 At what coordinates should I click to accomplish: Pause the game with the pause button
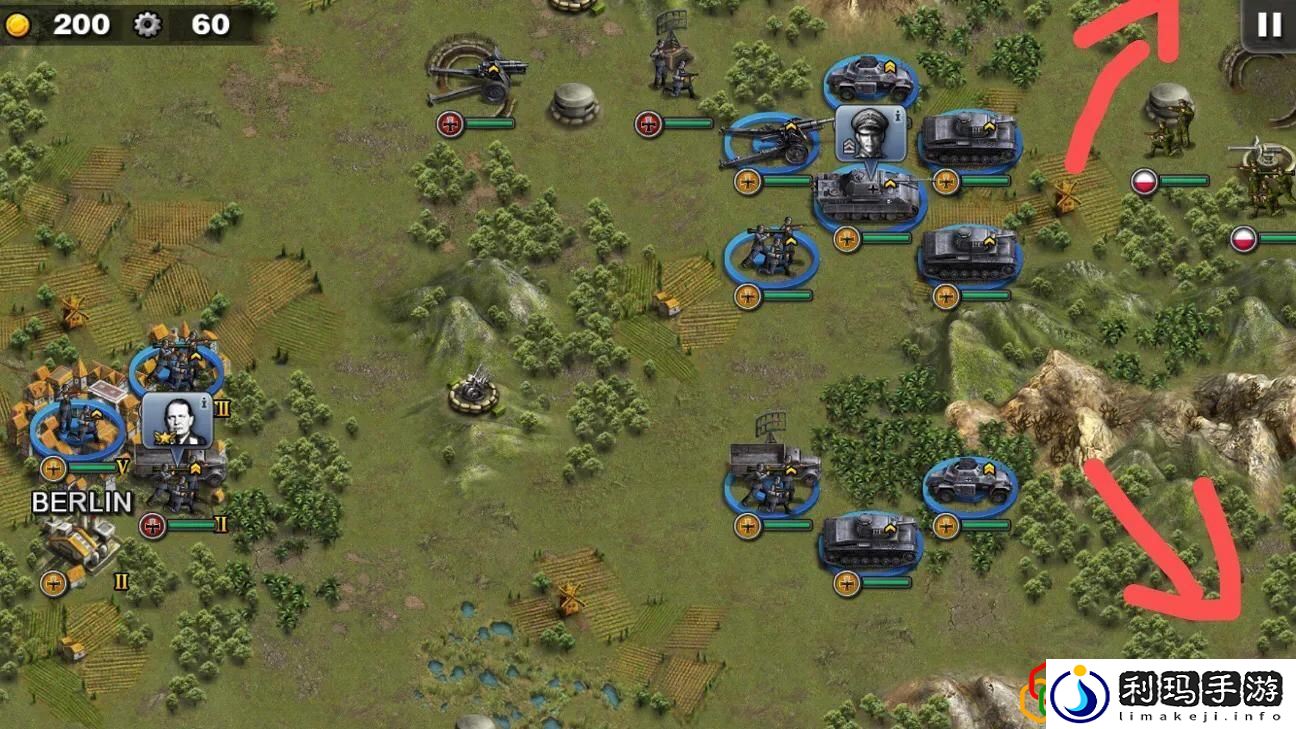click(1269, 24)
